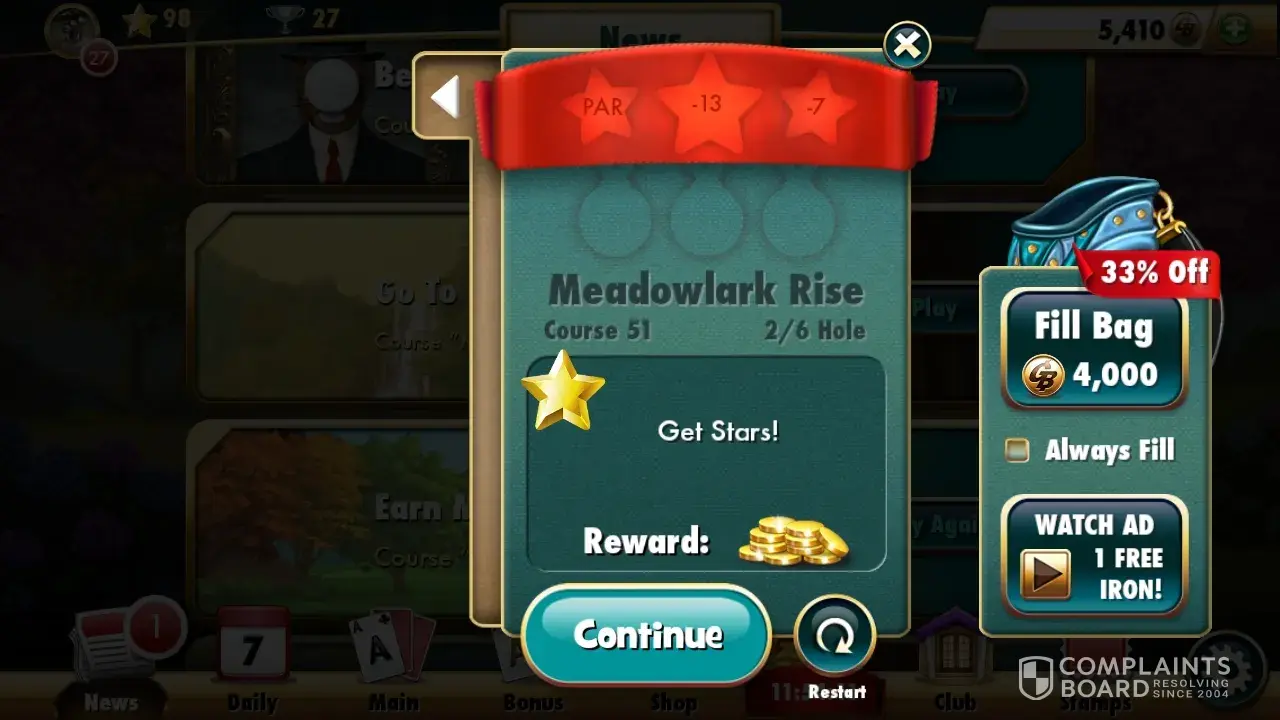Toggle the Always Fill checkbox

tap(1018, 450)
